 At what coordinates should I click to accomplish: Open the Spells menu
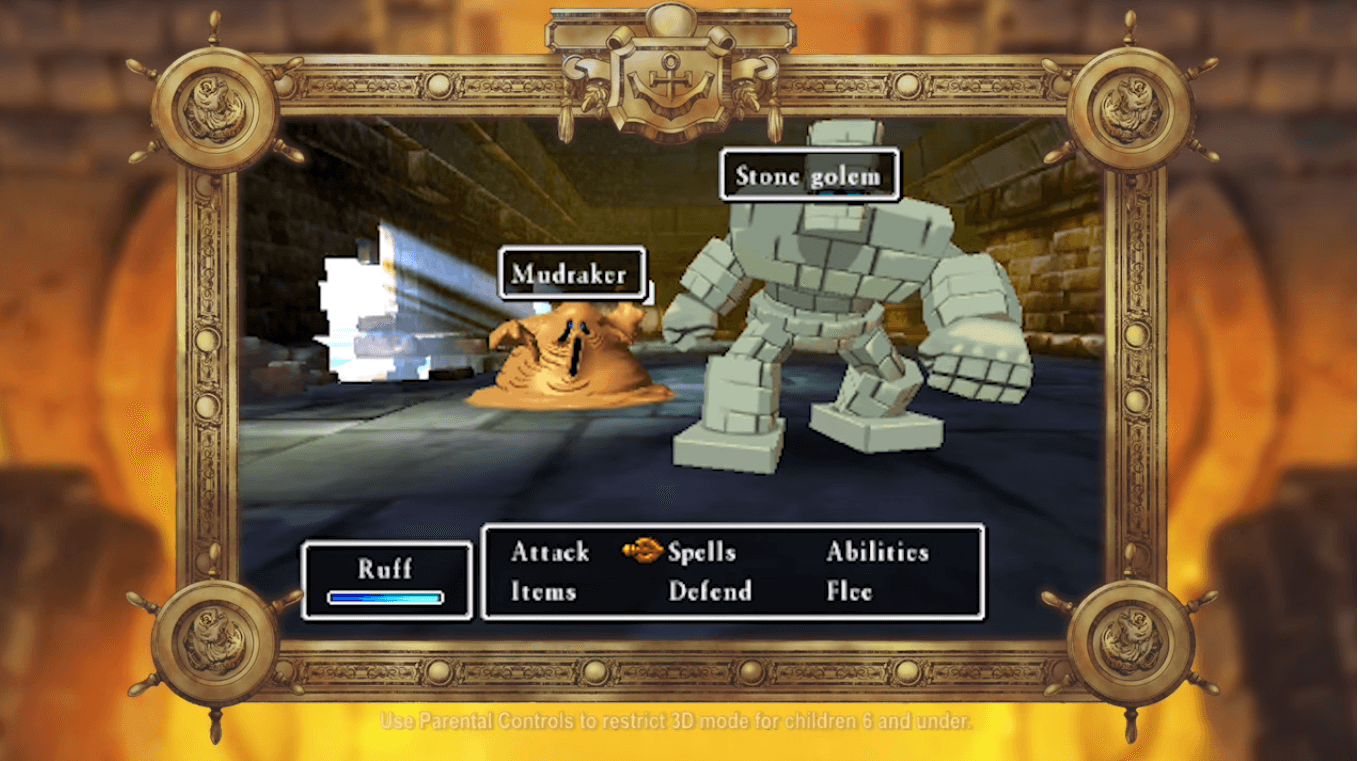tap(701, 552)
